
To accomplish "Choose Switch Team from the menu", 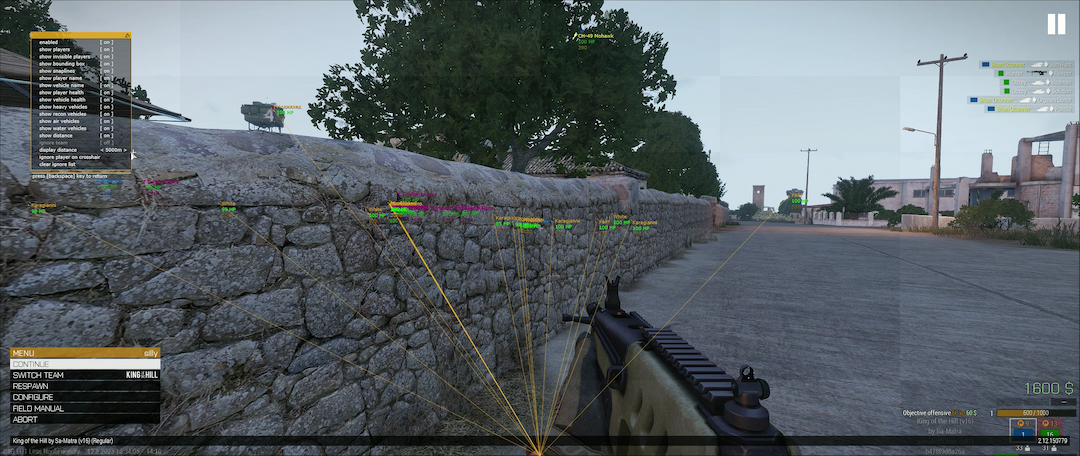I will 84,375.
